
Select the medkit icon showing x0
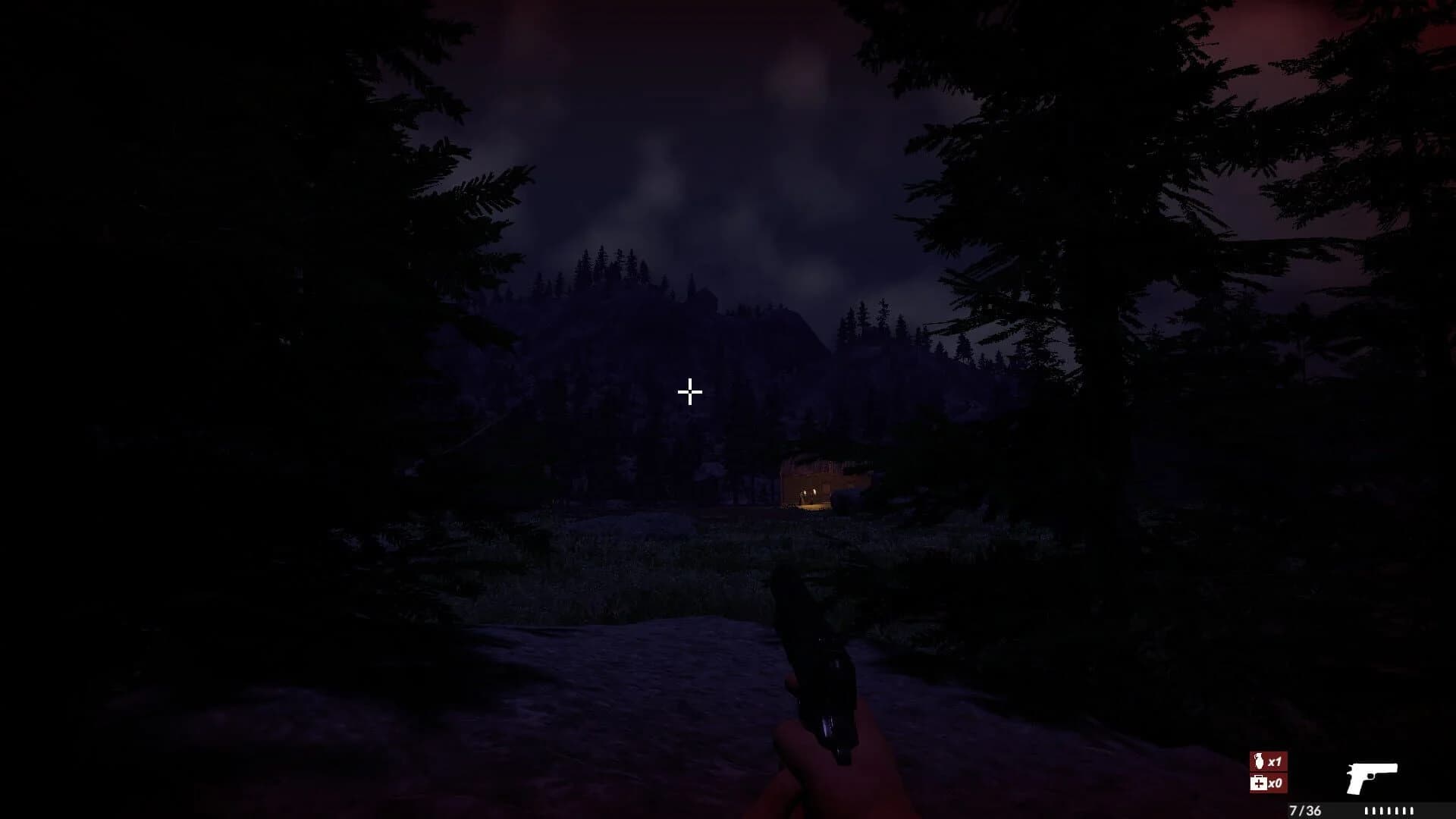pyautogui.click(x=1260, y=783)
